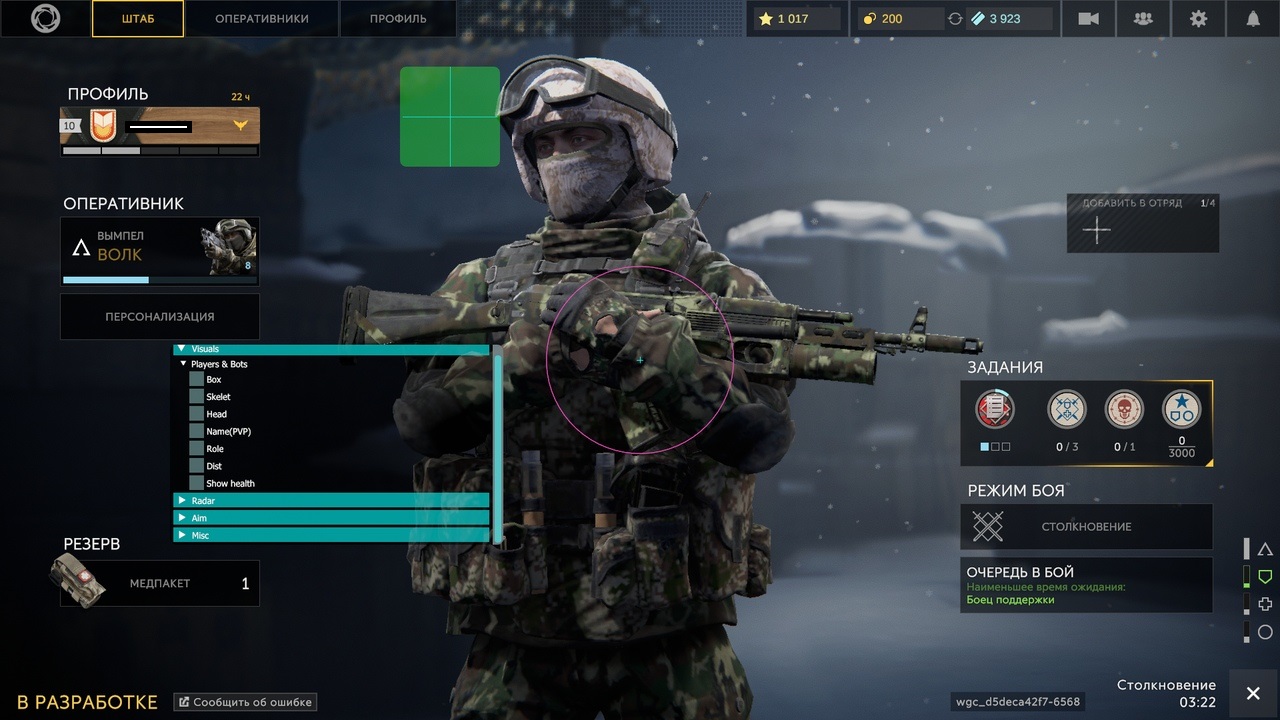Screen dimensions: 1280x720
Task: Open the settings gear icon
Action: tap(1198, 19)
